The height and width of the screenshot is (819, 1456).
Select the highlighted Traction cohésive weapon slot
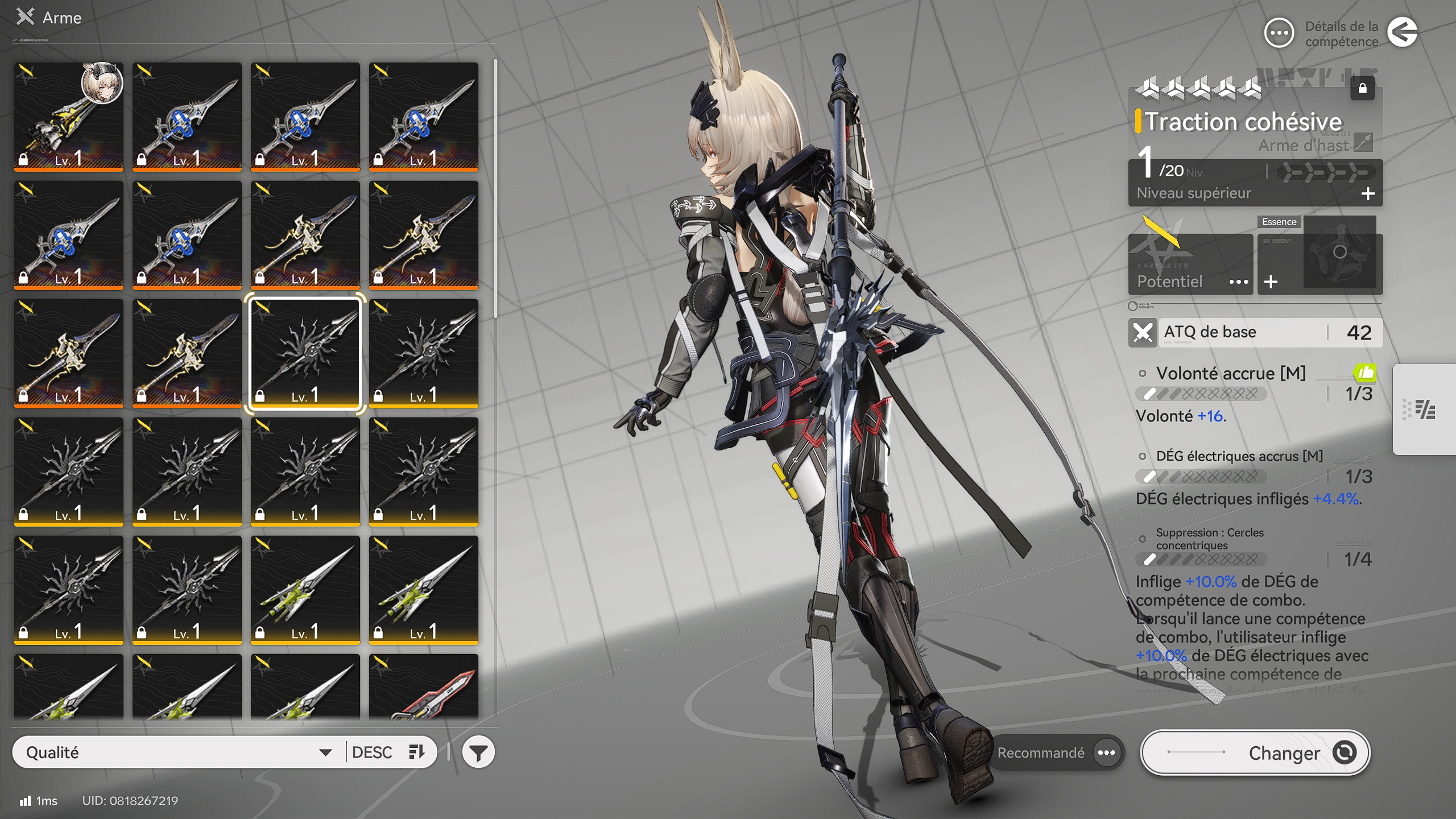(x=305, y=353)
